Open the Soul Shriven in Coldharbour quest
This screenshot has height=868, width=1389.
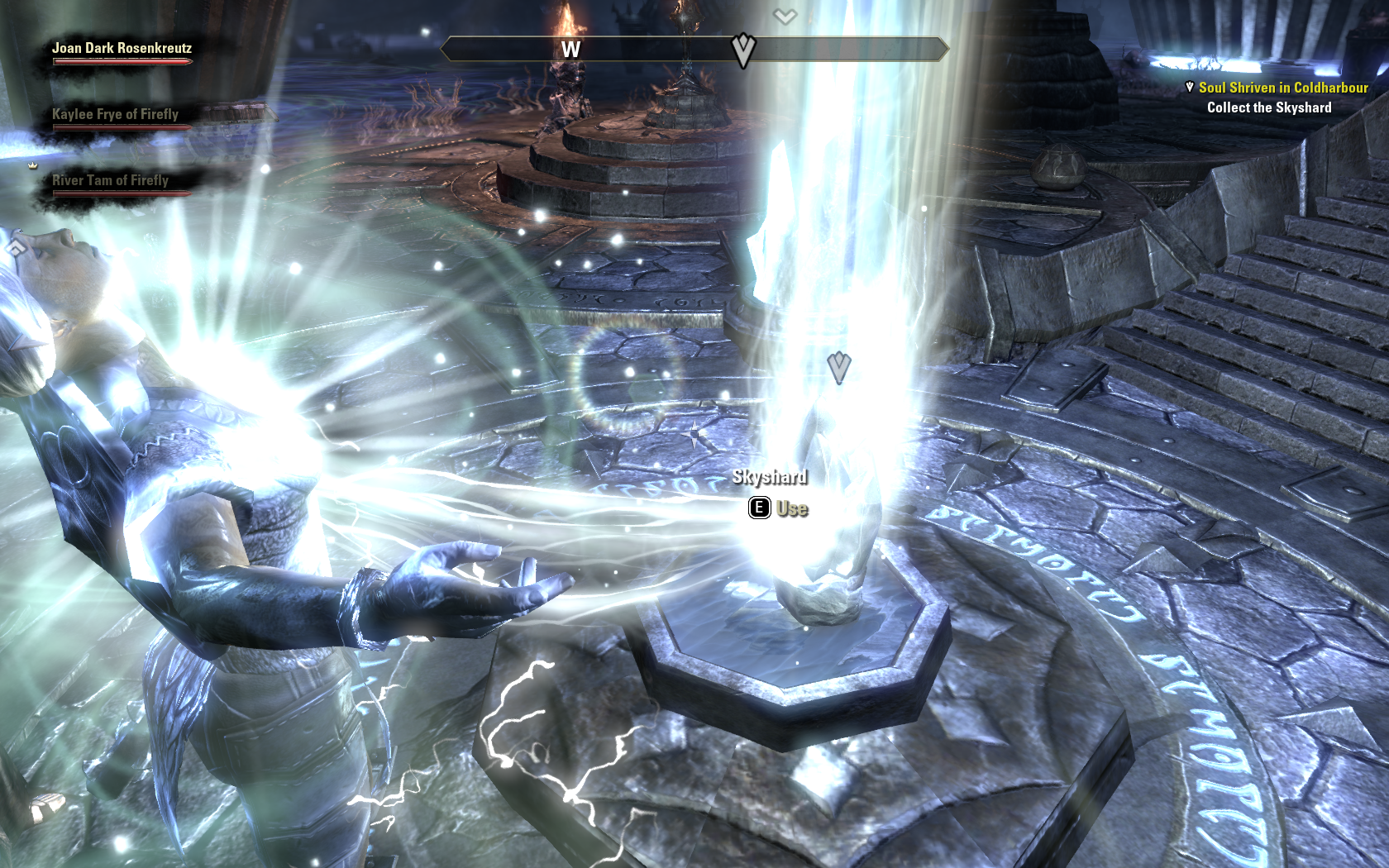pos(1282,88)
